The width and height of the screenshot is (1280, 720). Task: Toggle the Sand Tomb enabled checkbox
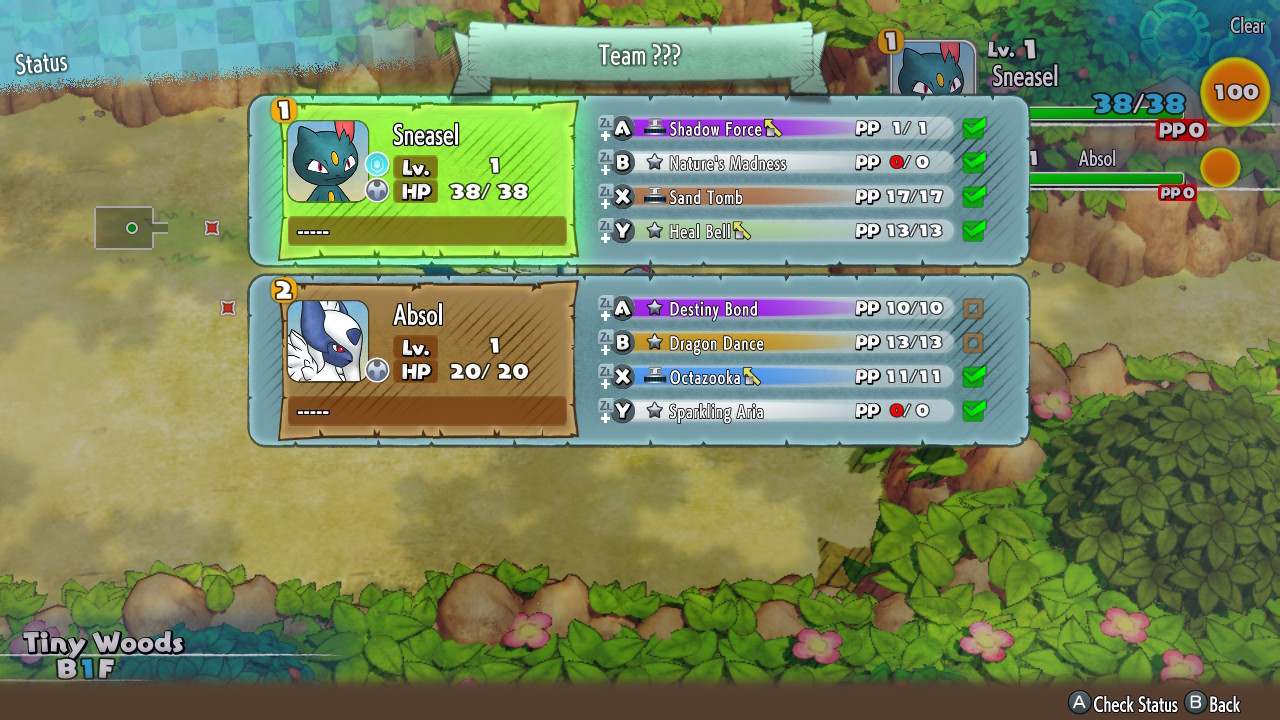tap(973, 196)
